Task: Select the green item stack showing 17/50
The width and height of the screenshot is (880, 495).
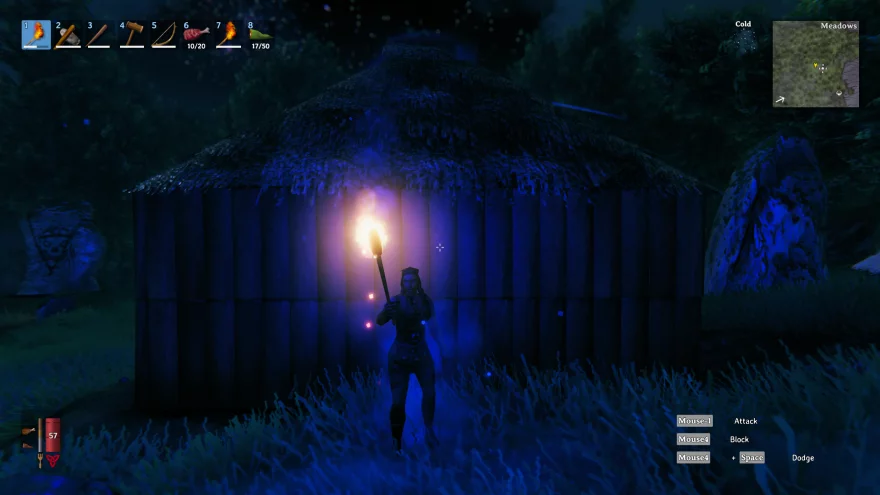Action: pos(260,35)
